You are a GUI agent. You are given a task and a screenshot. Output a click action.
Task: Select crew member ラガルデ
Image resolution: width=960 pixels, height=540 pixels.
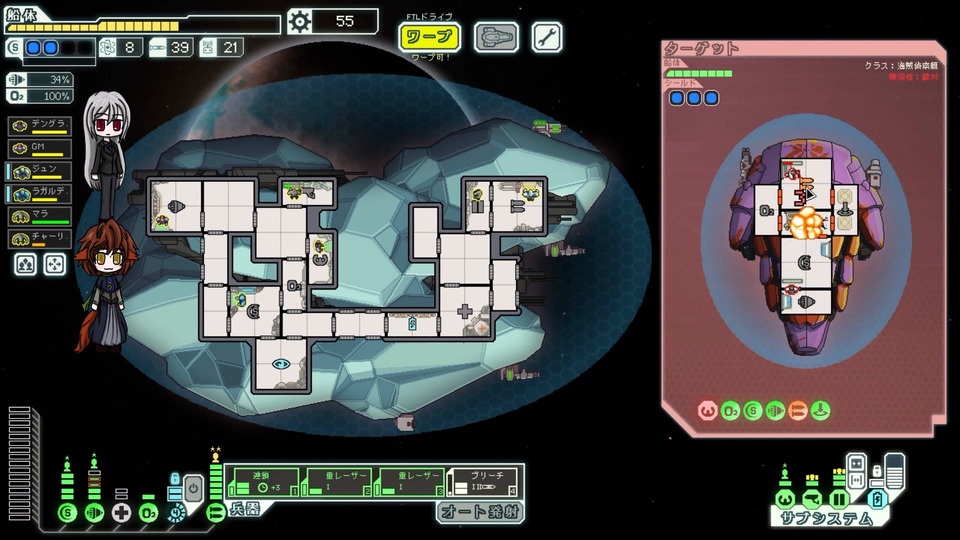pos(39,194)
